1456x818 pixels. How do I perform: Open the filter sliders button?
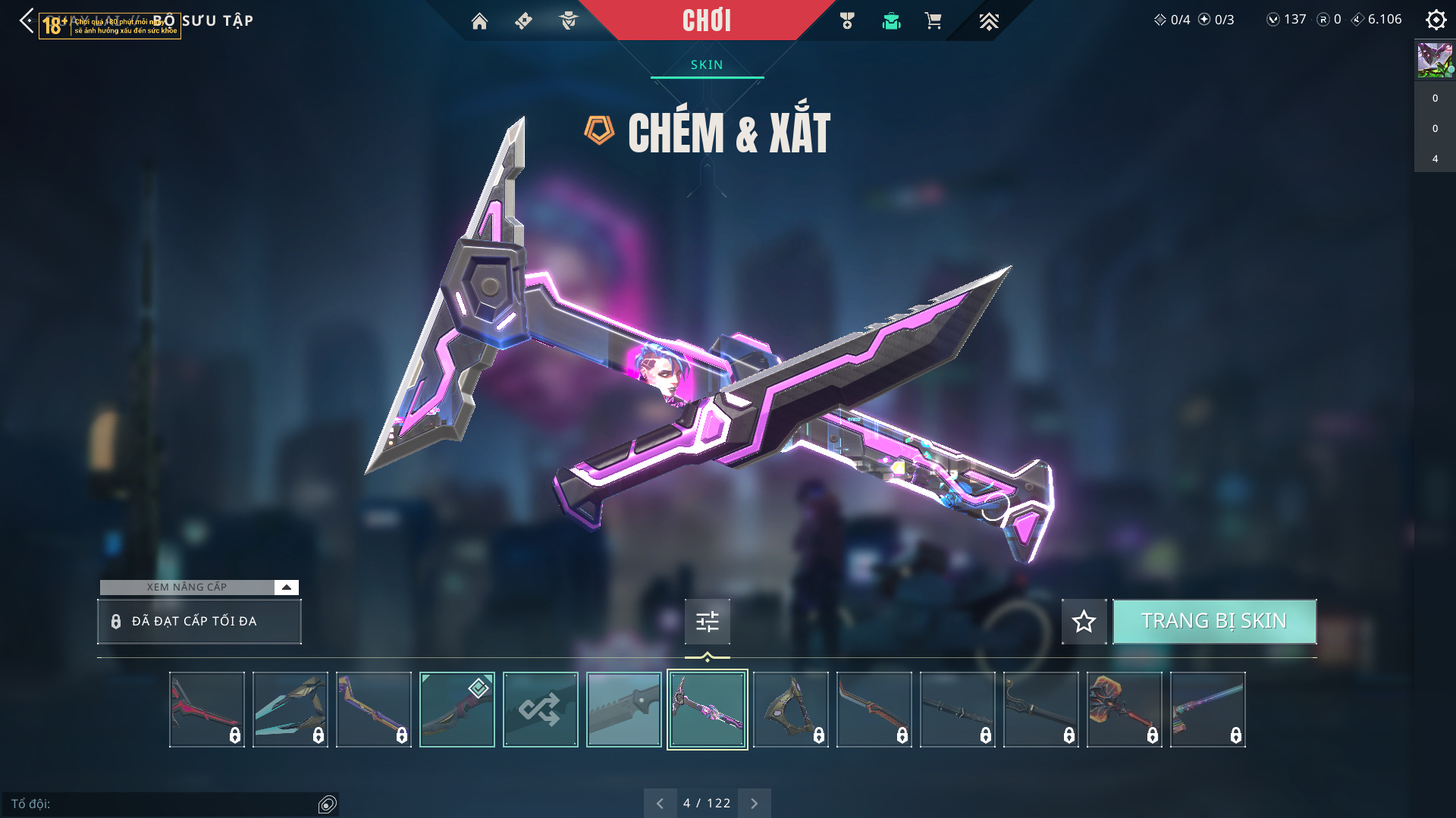(x=707, y=622)
